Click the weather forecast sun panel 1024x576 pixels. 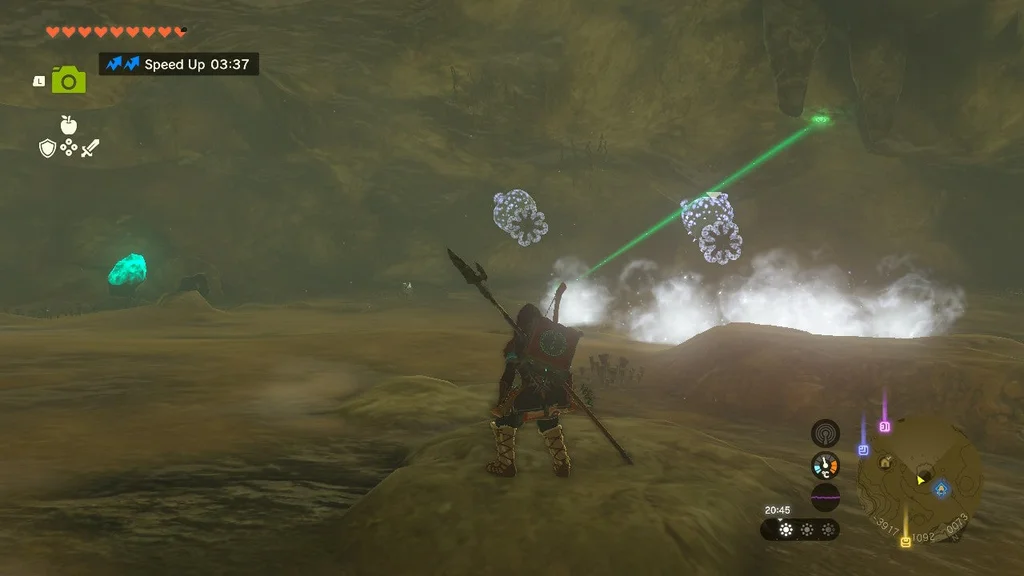[800, 529]
